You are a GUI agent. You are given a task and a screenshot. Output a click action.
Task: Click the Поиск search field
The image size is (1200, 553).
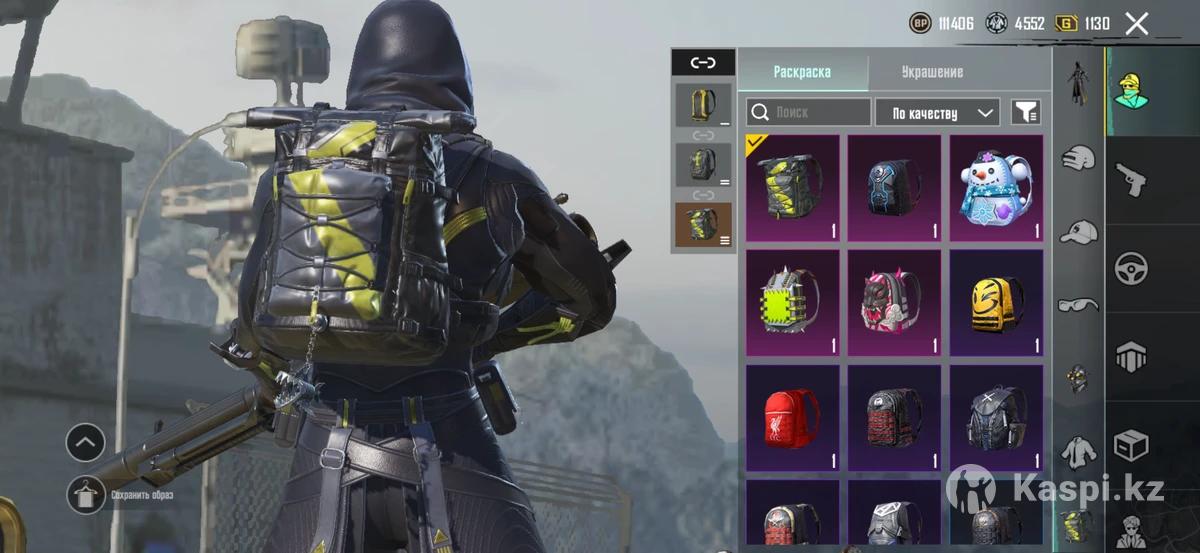click(x=810, y=112)
